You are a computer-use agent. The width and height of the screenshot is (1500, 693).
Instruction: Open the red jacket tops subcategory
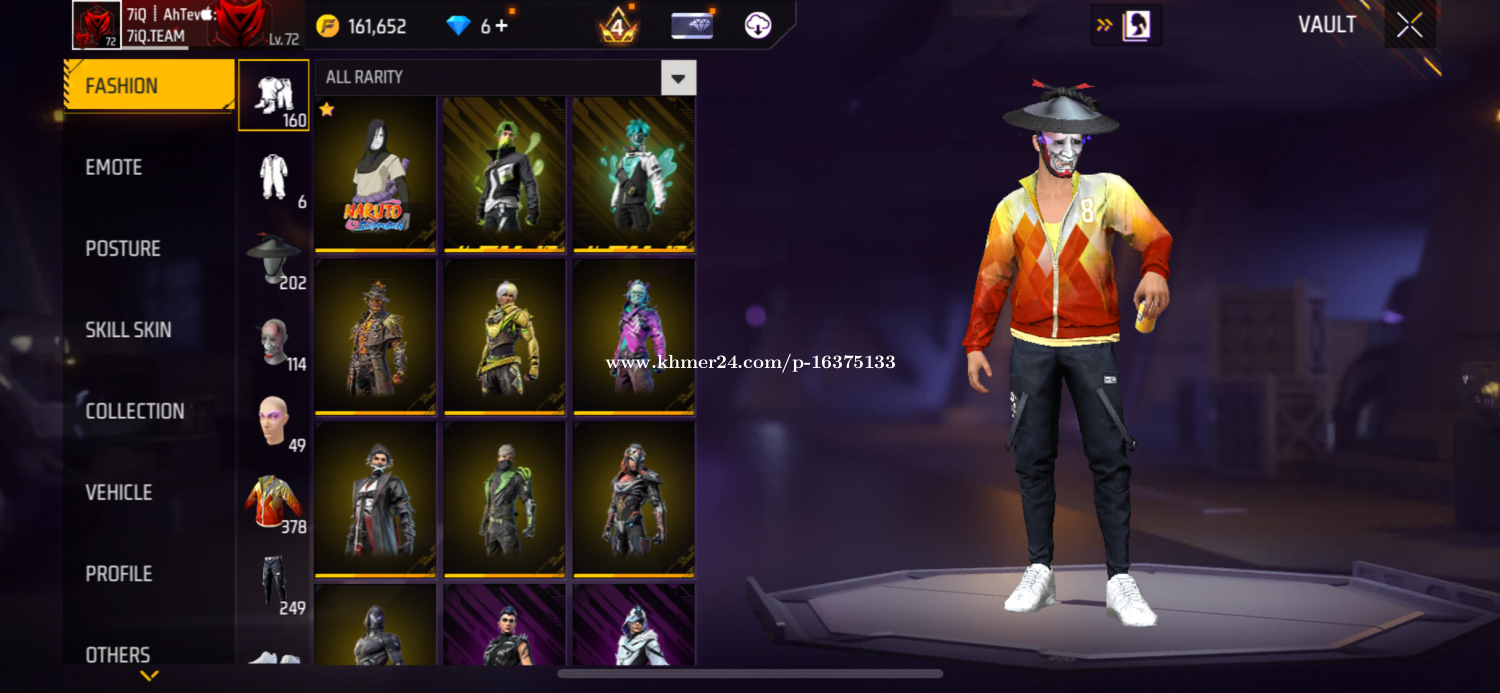coord(273,503)
